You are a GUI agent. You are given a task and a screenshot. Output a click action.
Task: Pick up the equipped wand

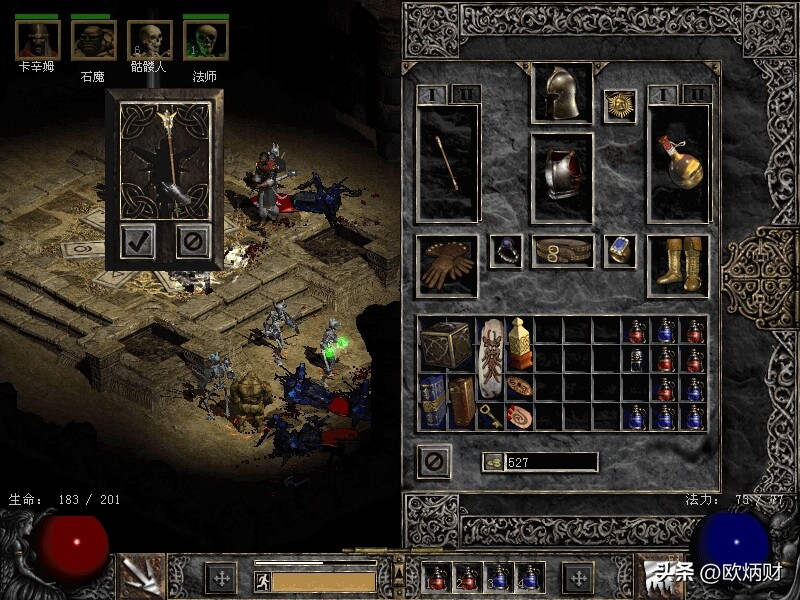[x=447, y=163]
